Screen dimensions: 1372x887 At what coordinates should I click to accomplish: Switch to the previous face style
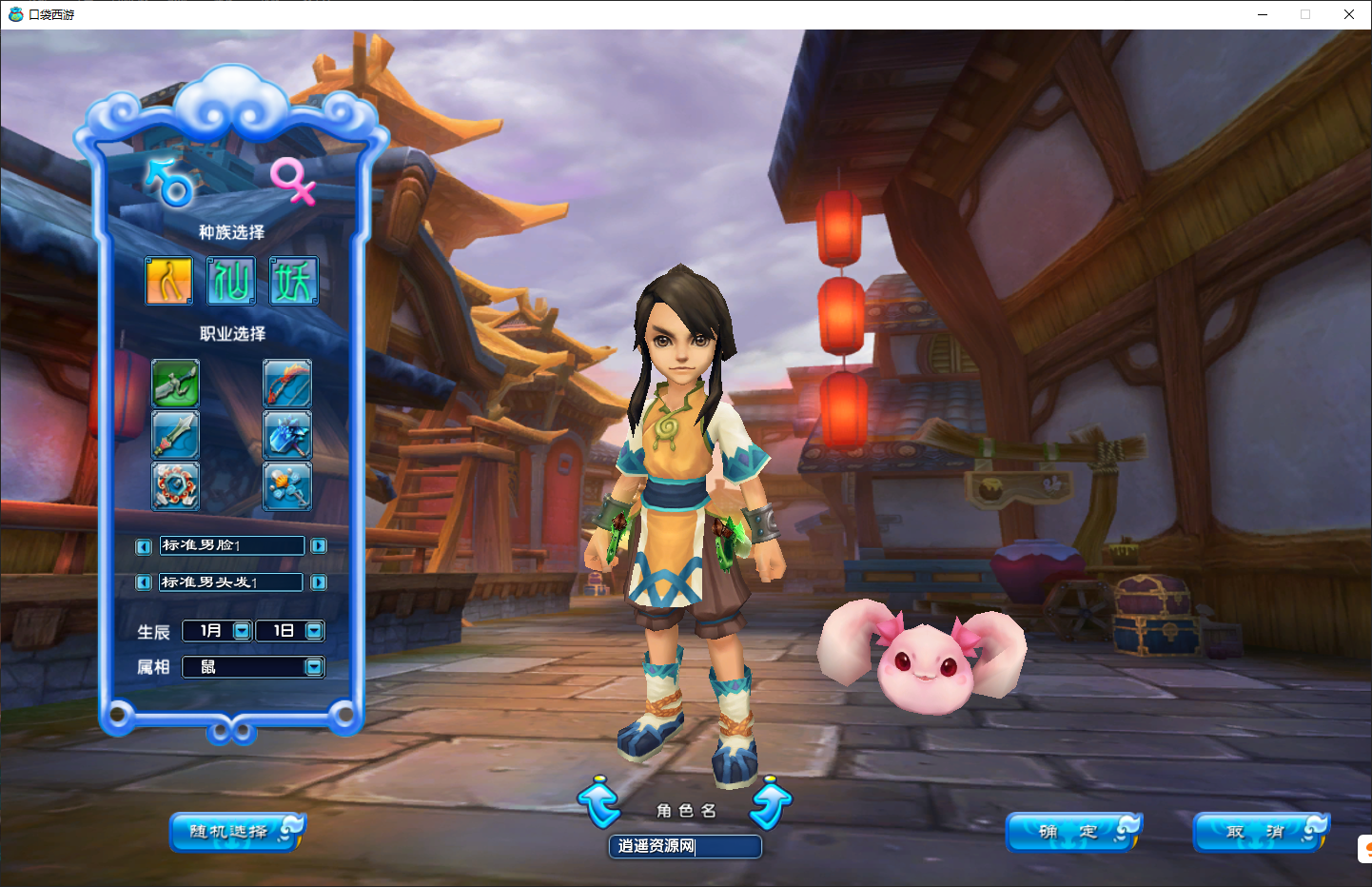click(144, 546)
